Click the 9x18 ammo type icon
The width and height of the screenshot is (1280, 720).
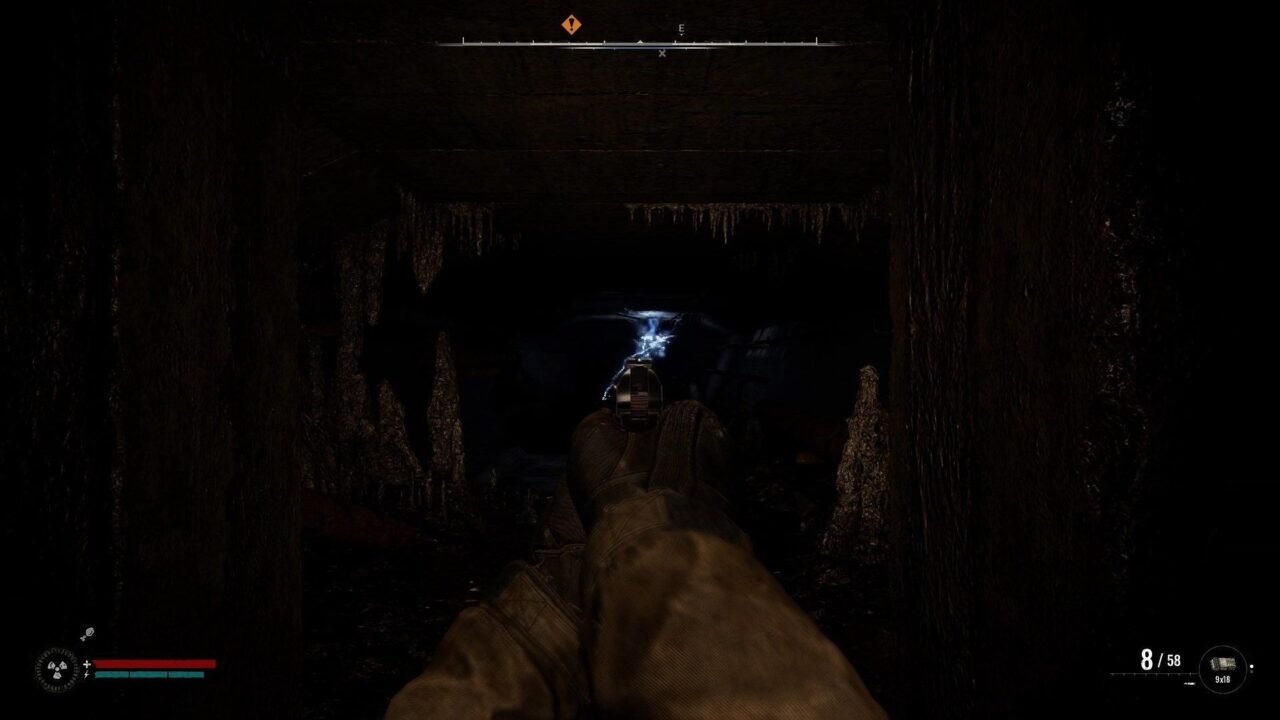1223,679
